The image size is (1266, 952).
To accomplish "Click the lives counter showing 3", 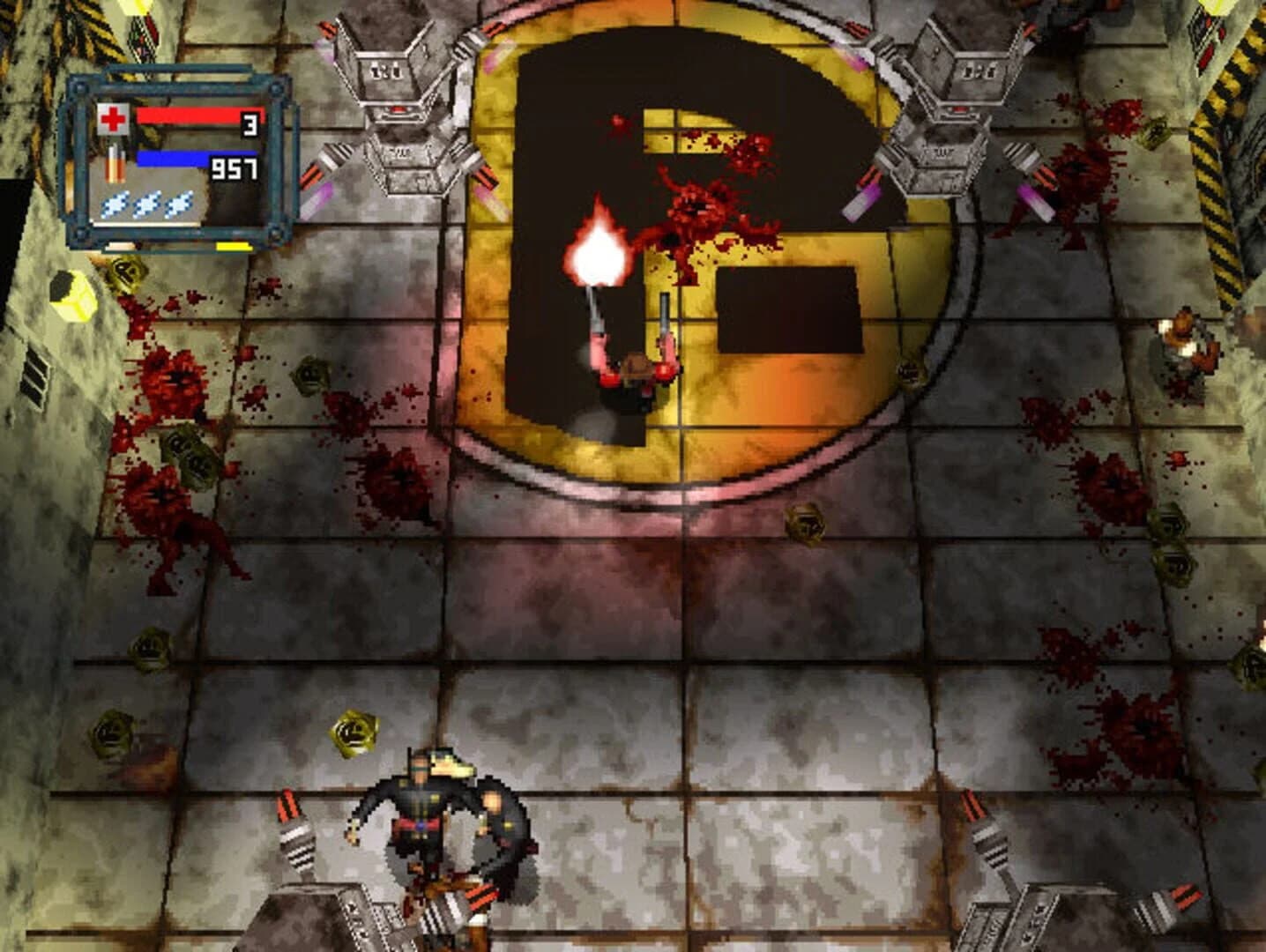I will (249, 123).
